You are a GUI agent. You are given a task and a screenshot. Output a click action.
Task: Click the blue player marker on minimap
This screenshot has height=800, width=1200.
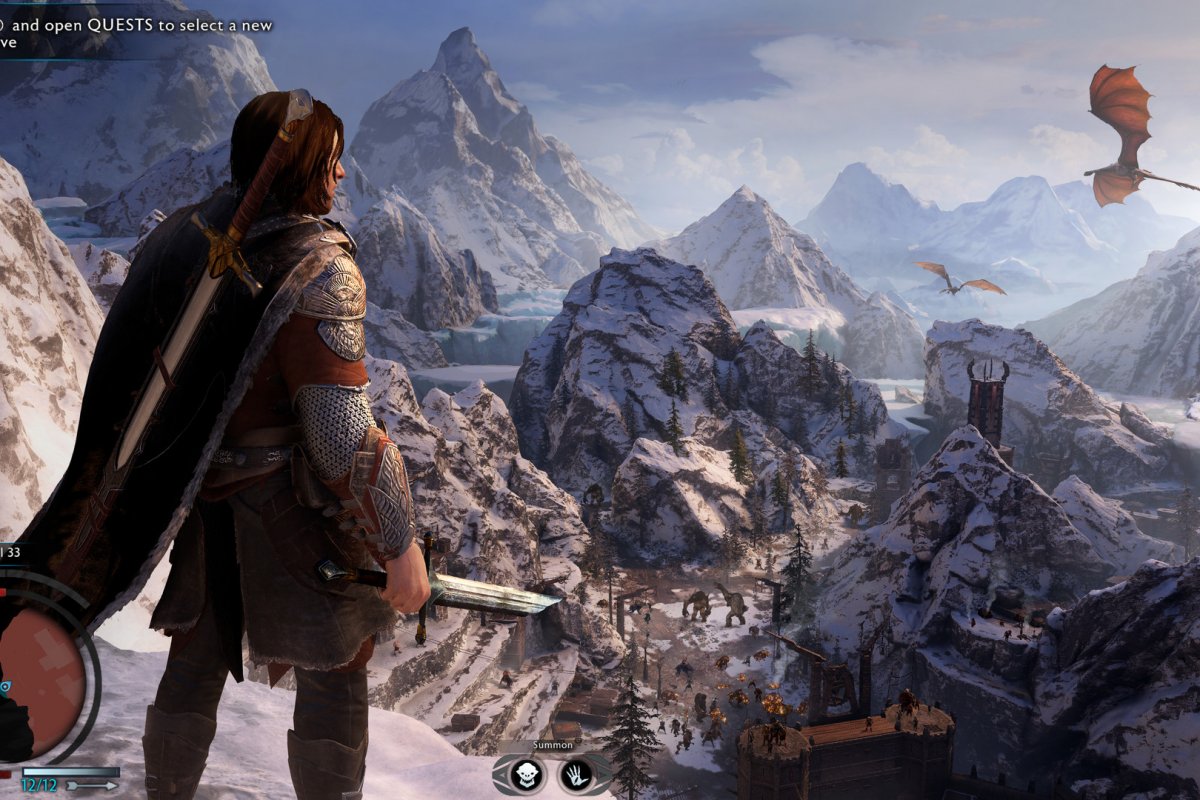pos(5,687)
